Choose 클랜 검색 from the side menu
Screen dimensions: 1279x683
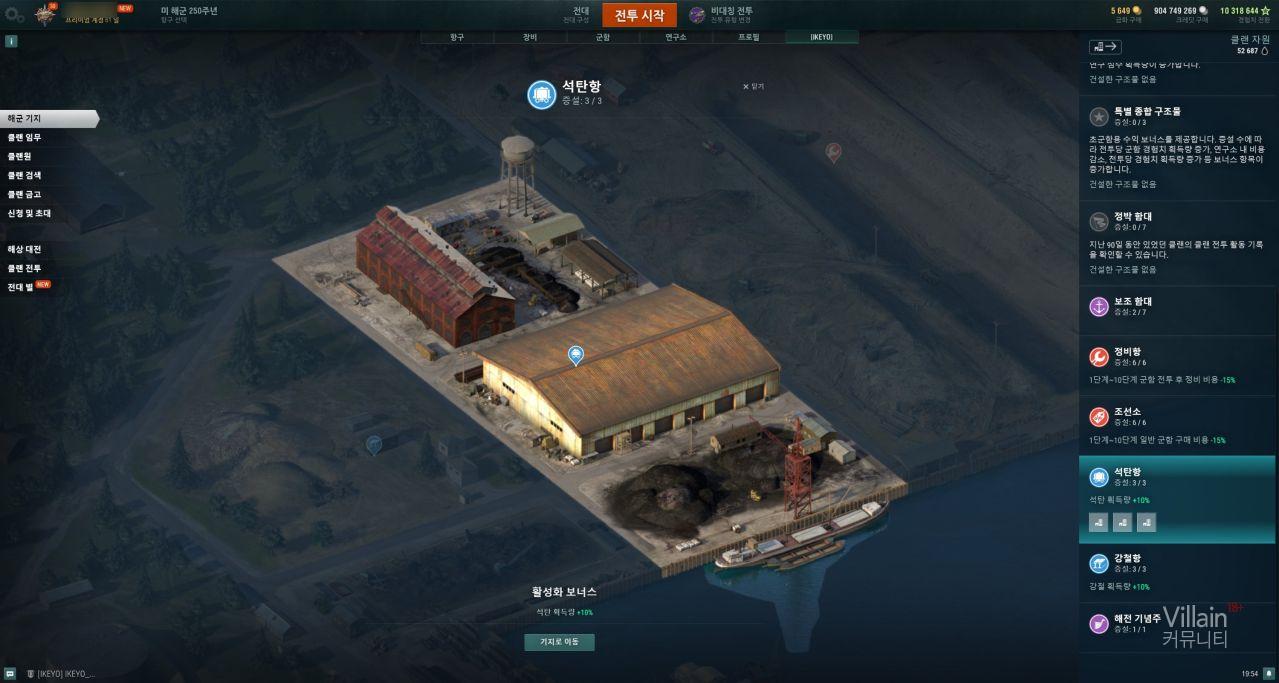tap(25, 175)
